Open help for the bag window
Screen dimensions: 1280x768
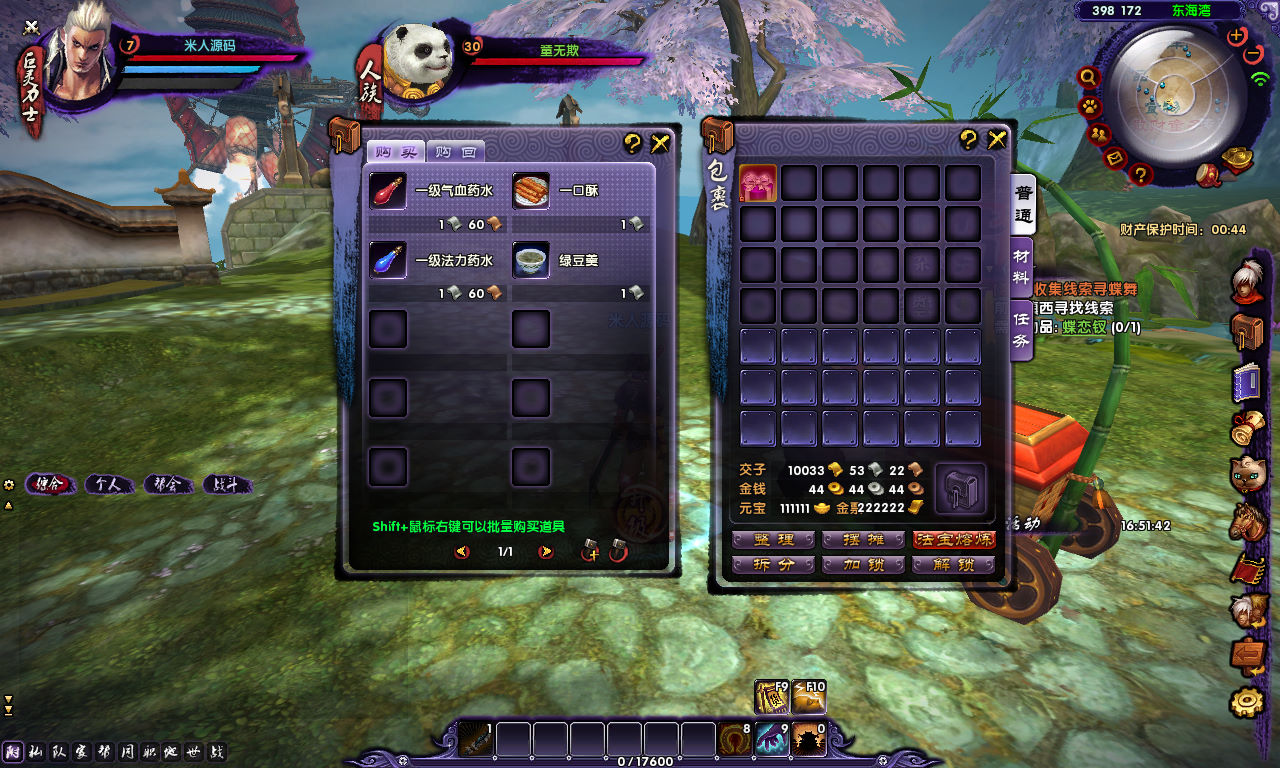(x=968, y=140)
